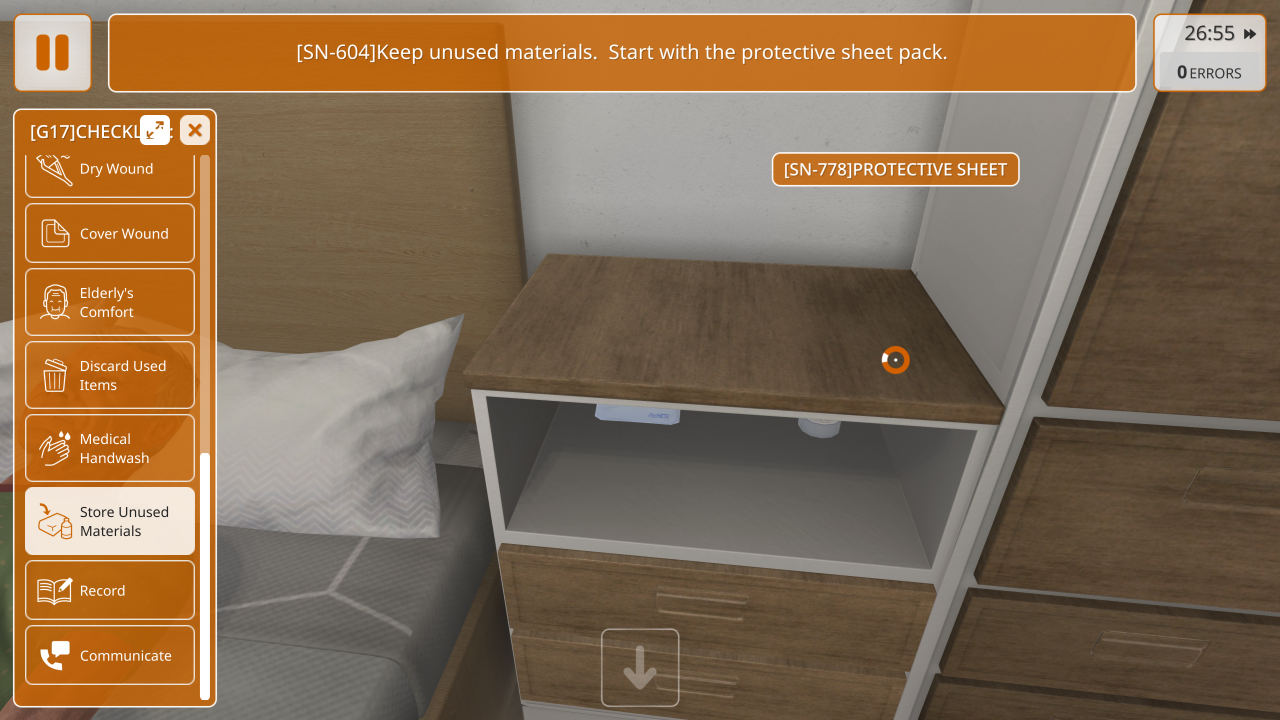Choose the Communicate checklist step
1280x720 pixels.
[x=110, y=655]
